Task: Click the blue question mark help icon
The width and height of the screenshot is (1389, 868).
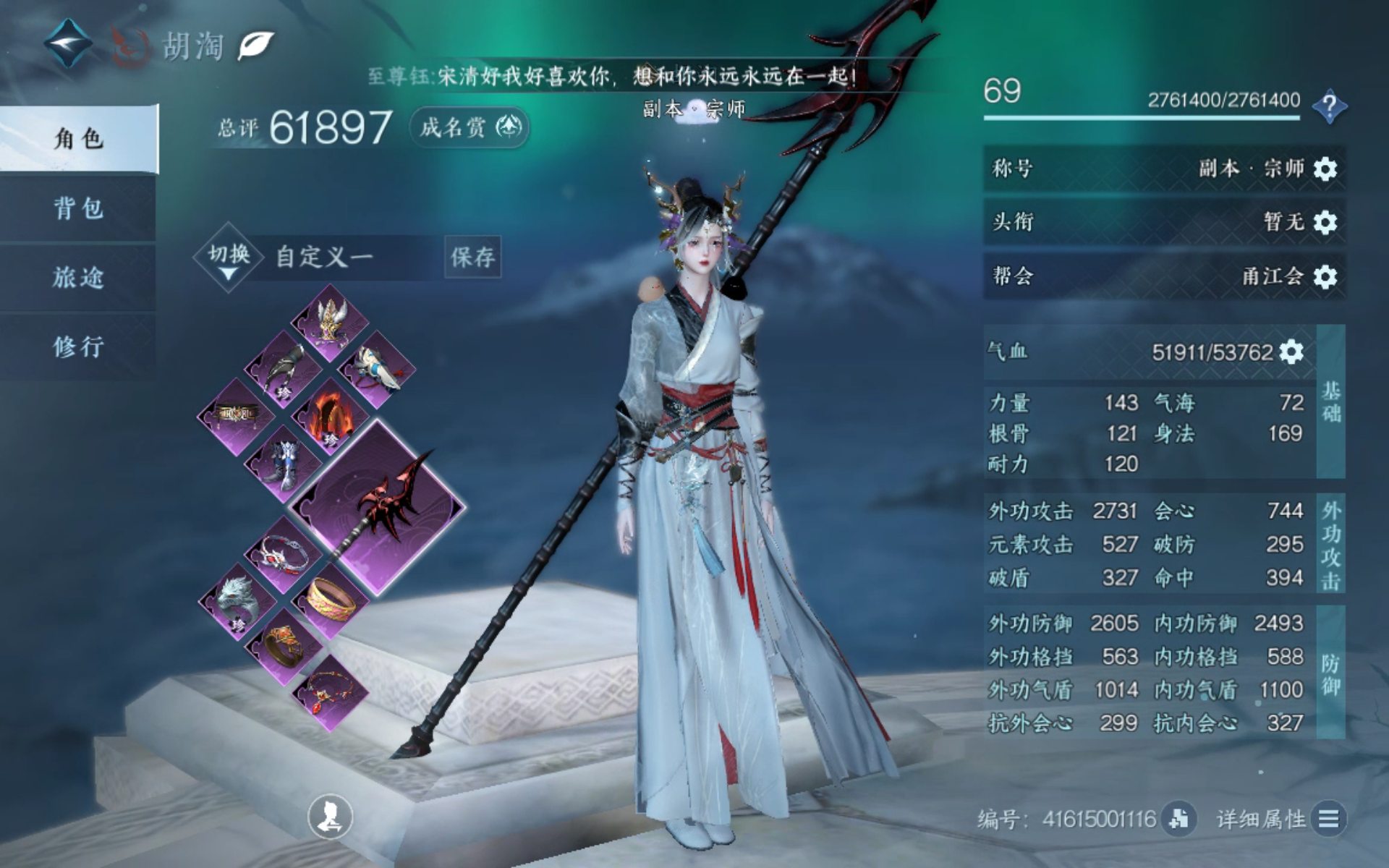Action: tap(1329, 107)
